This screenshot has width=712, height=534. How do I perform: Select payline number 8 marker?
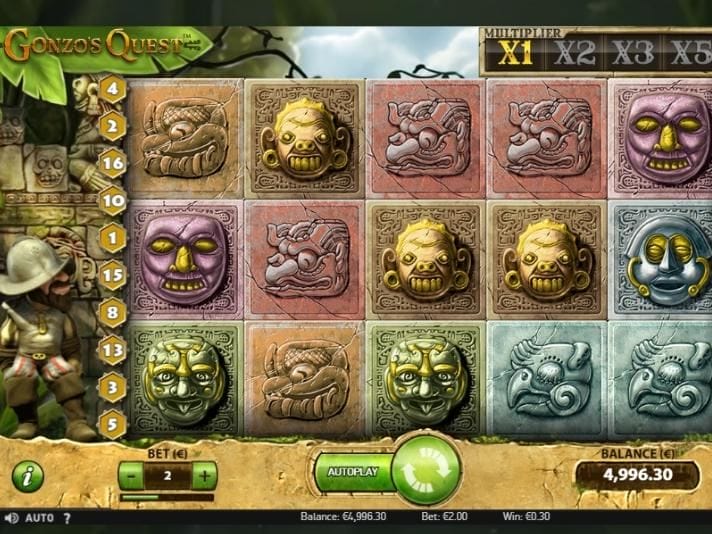112,312
